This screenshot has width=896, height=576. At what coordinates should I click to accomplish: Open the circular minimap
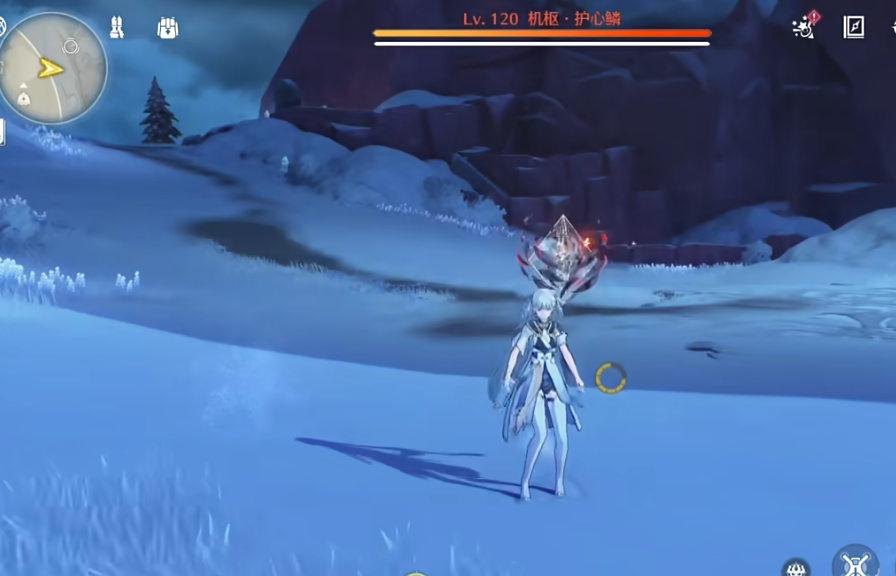click(53, 68)
